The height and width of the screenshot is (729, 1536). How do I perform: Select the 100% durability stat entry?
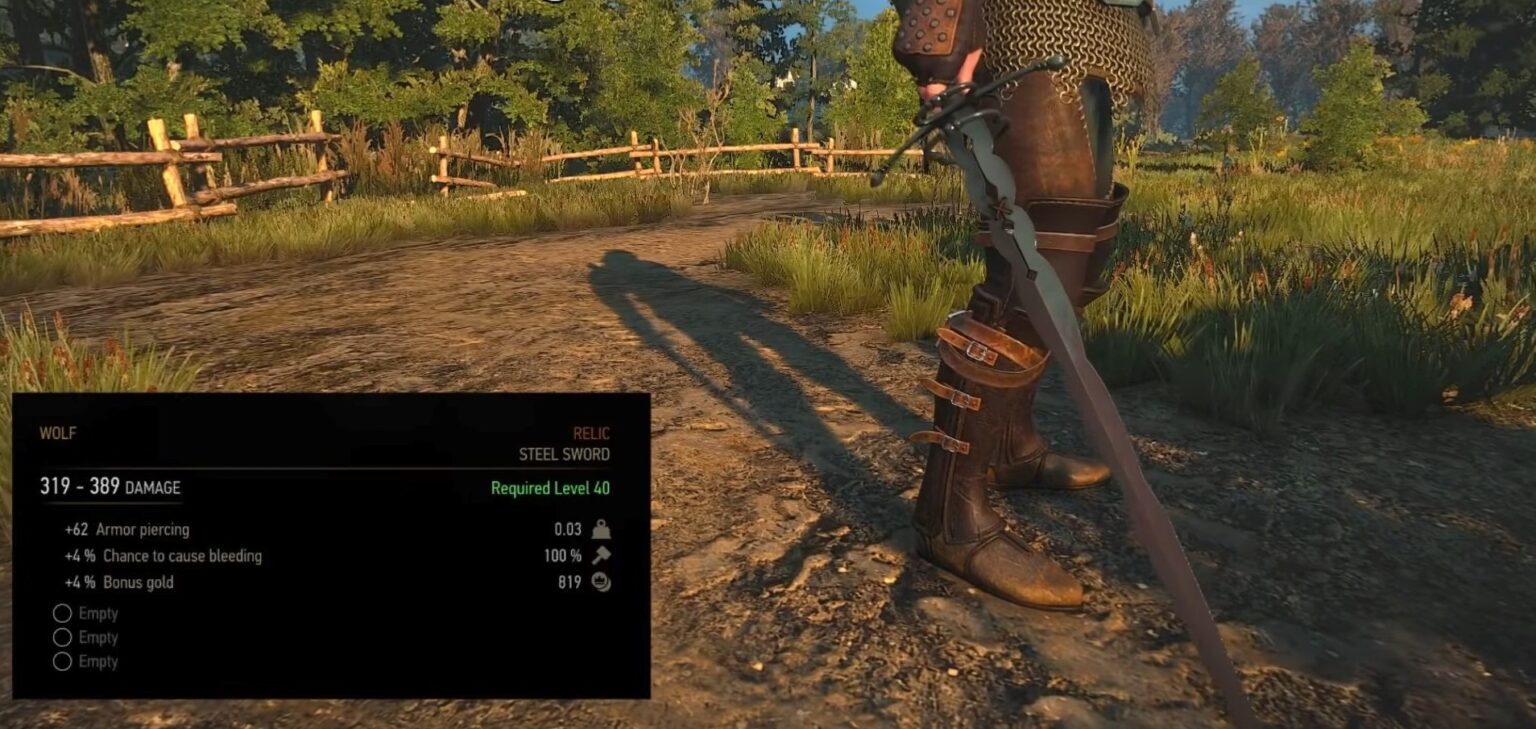(x=563, y=555)
